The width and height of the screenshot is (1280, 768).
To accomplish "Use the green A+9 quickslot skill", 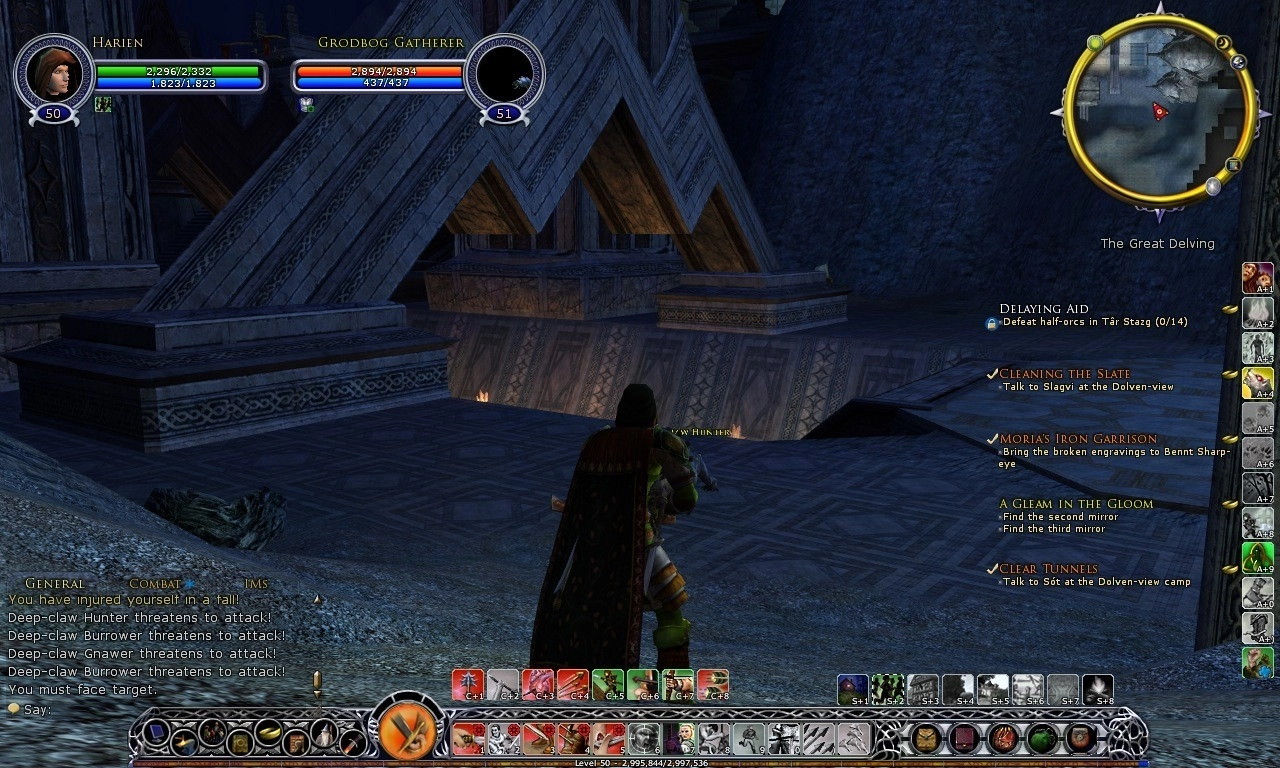I will click(x=1257, y=557).
